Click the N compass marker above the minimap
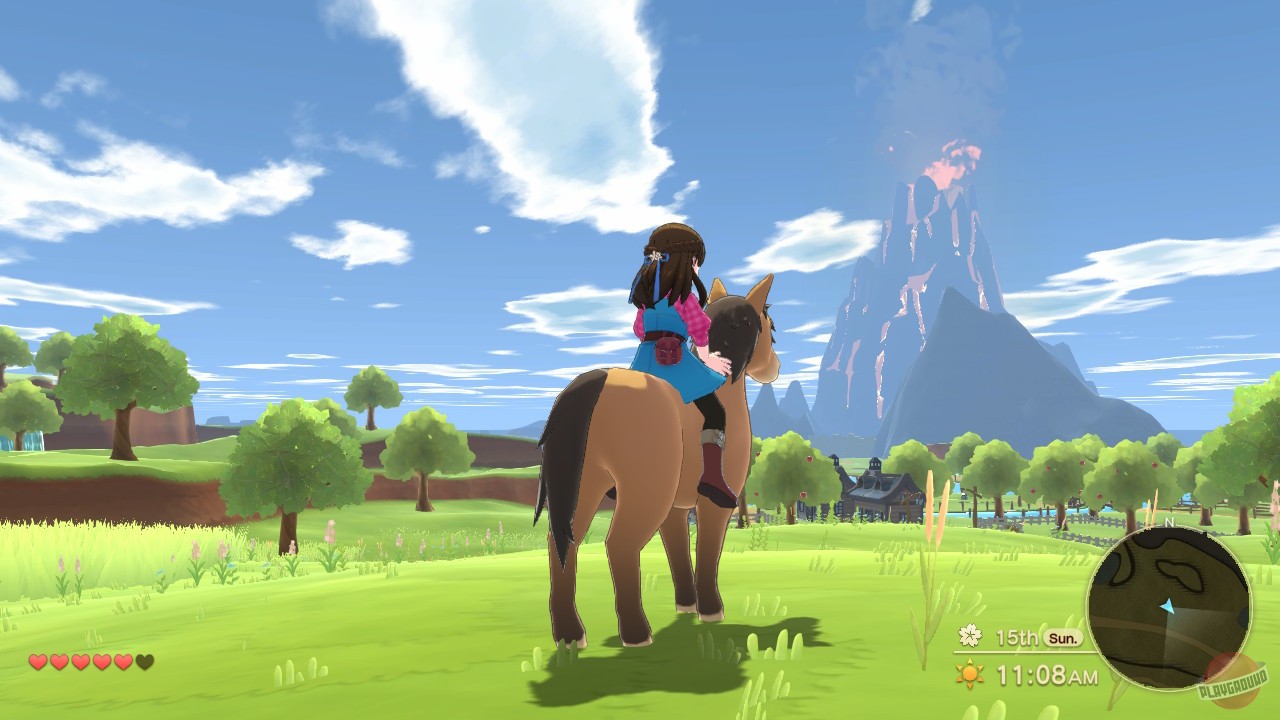The width and height of the screenshot is (1280, 720). pos(1170,521)
